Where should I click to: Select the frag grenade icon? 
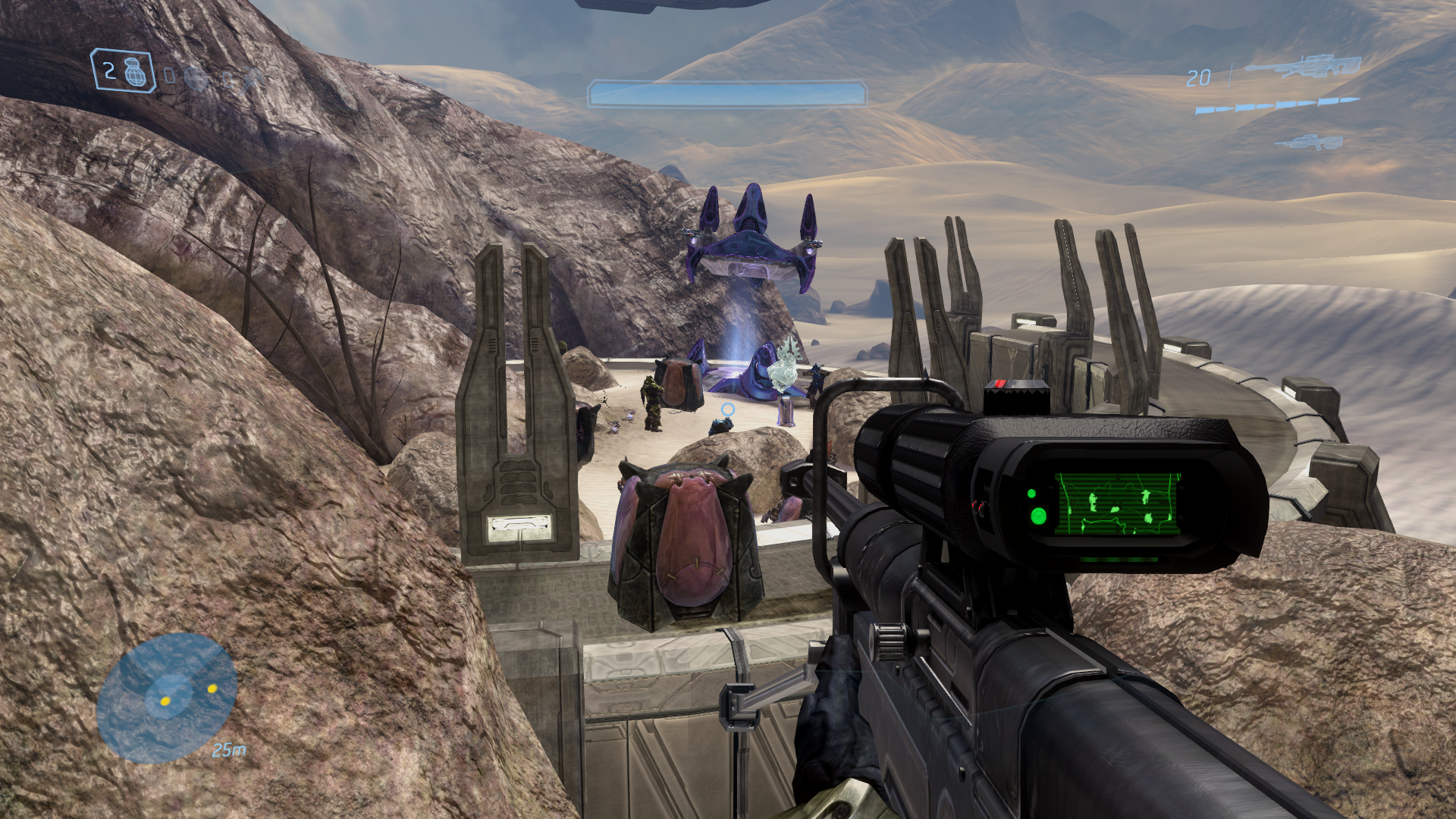(136, 73)
